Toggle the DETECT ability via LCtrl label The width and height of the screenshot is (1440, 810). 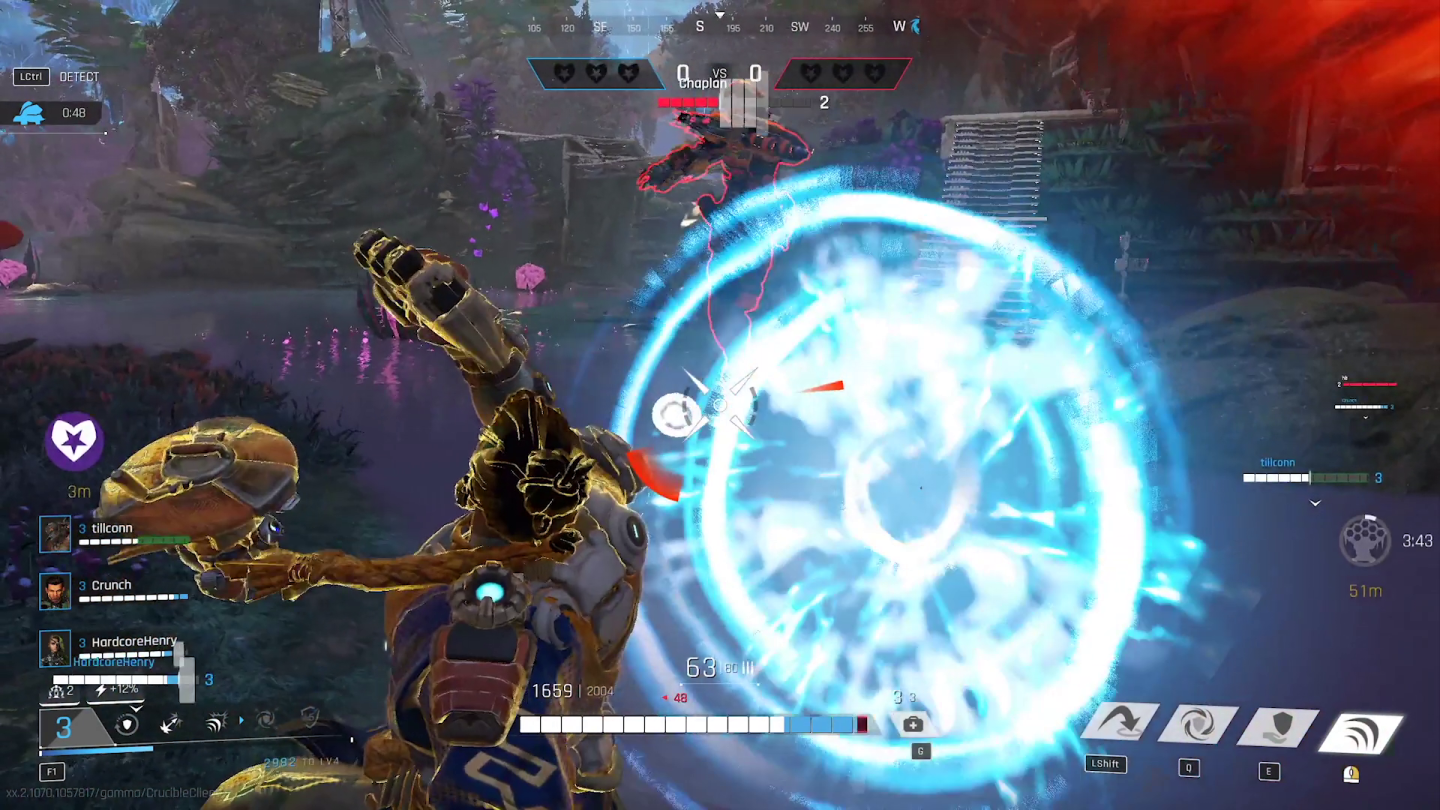[30, 76]
